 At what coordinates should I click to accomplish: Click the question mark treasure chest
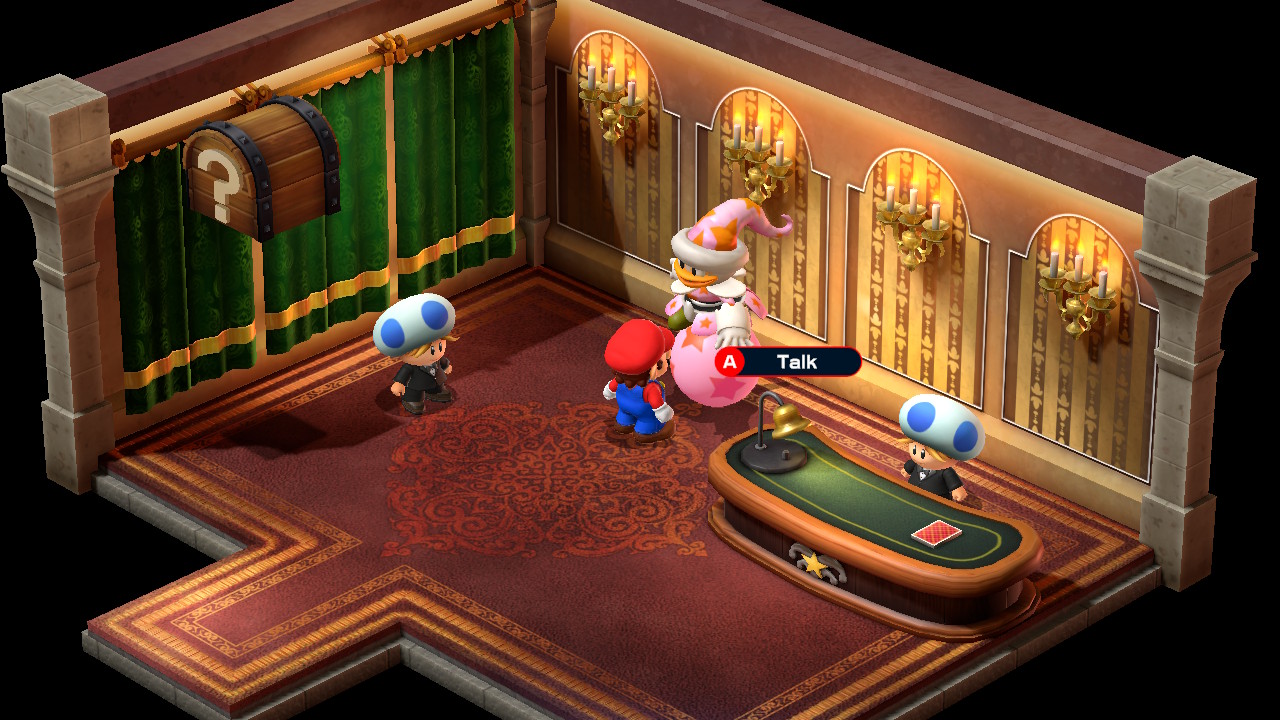coord(260,170)
